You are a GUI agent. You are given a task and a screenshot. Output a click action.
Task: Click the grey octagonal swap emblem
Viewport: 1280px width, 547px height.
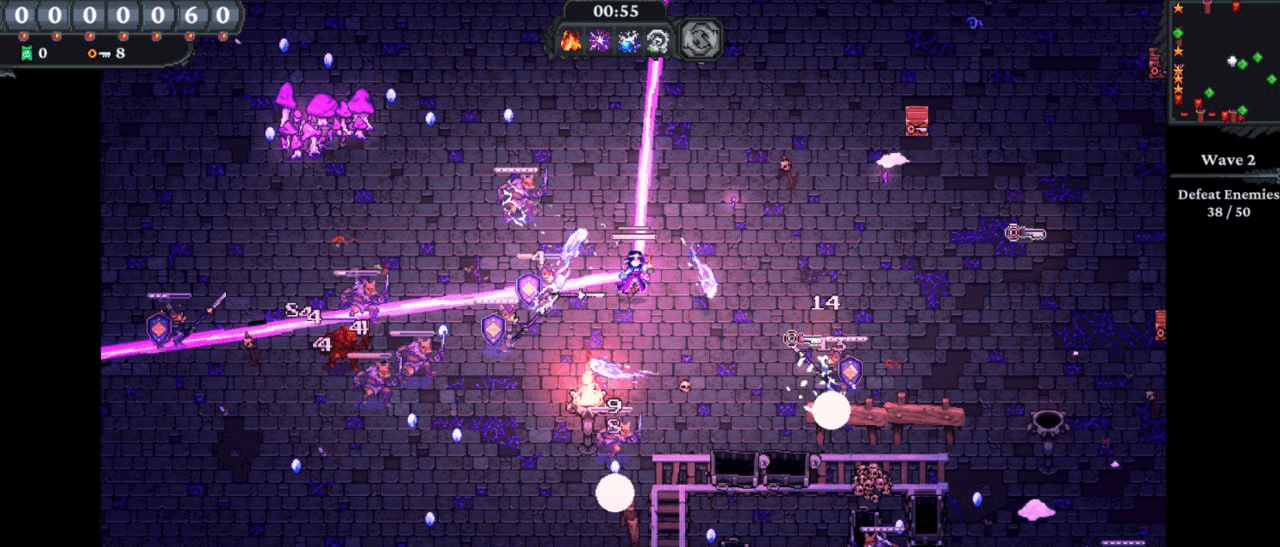click(x=700, y=40)
